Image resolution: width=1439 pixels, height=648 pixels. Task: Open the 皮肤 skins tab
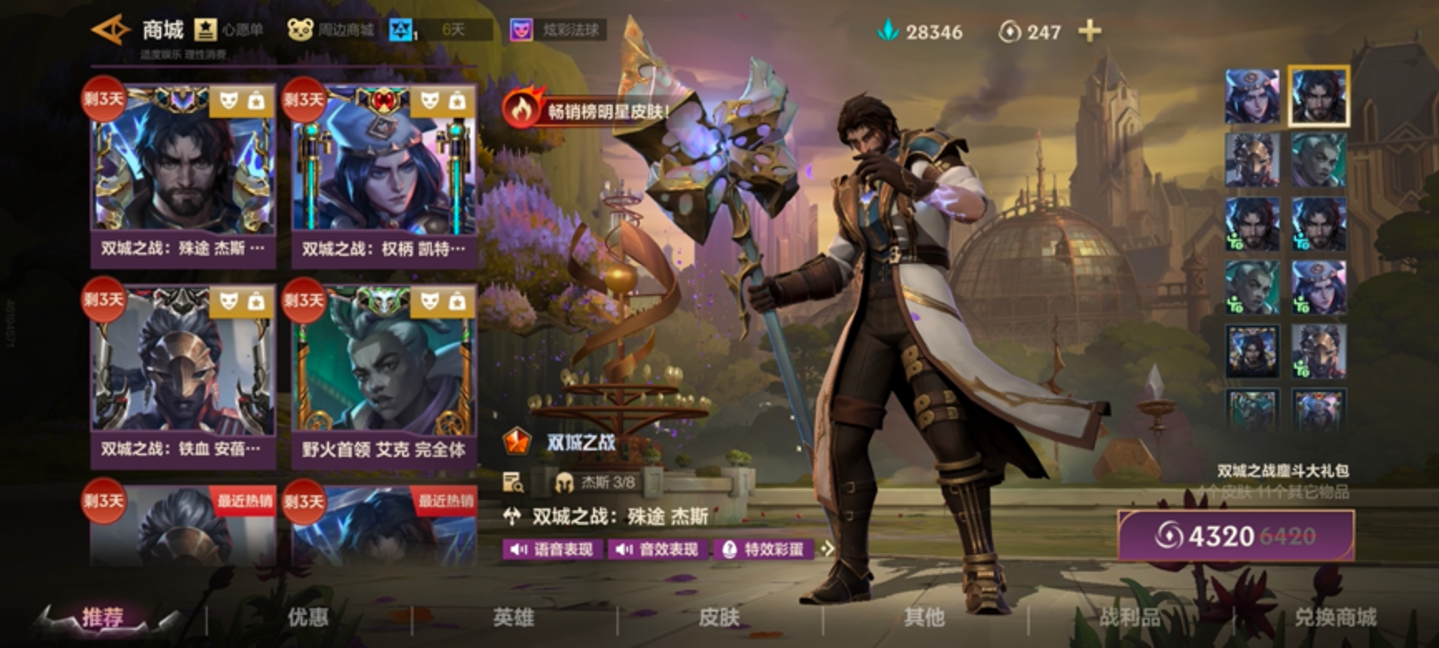719,618
